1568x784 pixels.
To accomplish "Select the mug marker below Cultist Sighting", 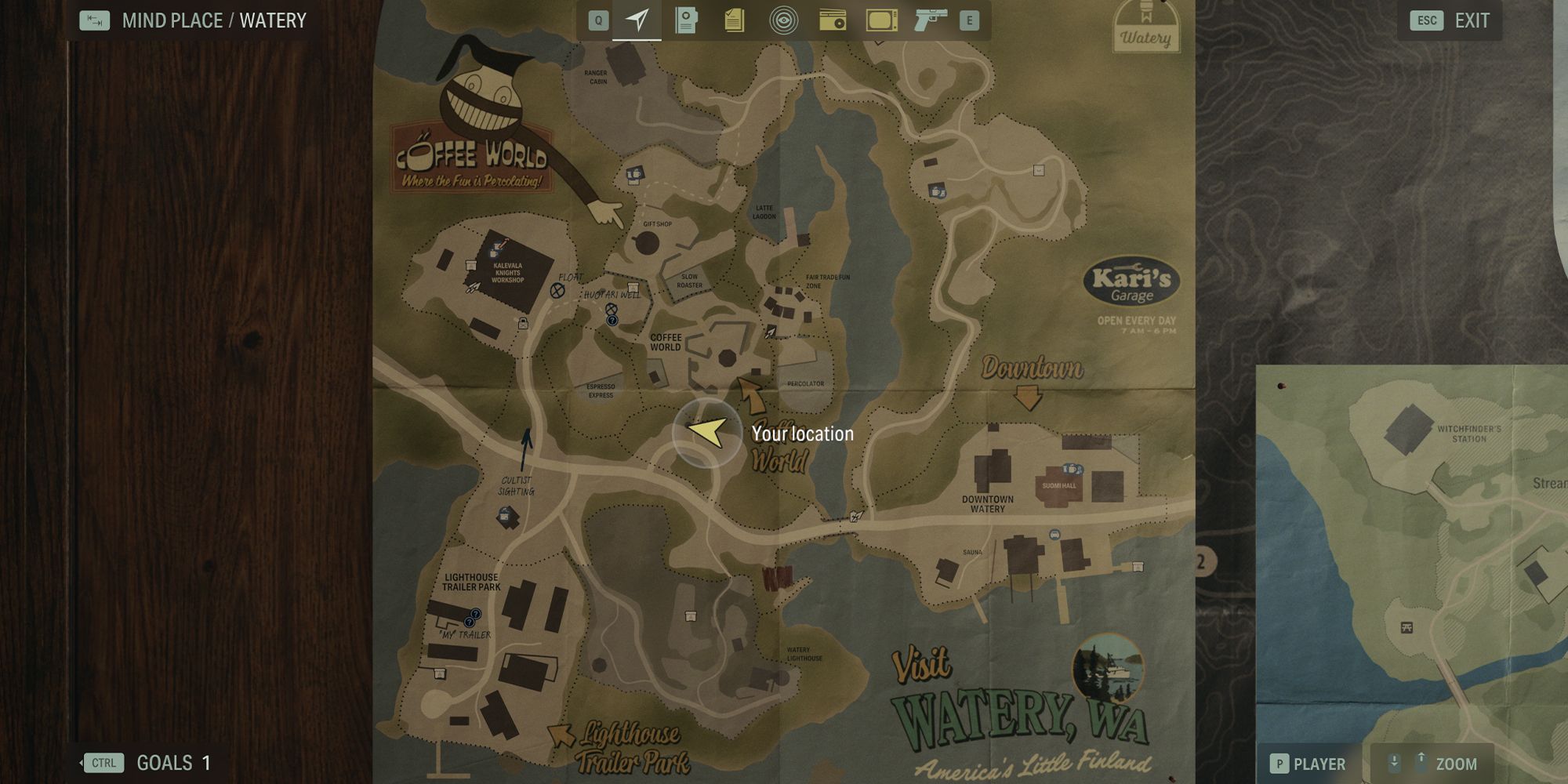I will click(506, 516).
